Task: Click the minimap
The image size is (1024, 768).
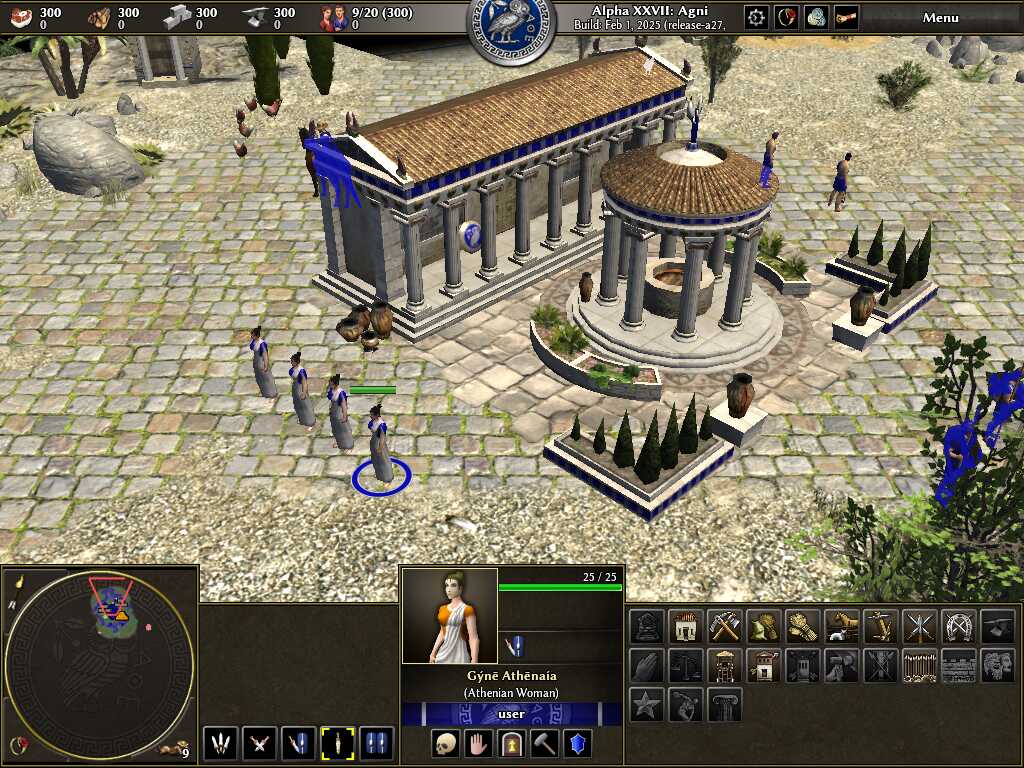Action: point(100,660)
